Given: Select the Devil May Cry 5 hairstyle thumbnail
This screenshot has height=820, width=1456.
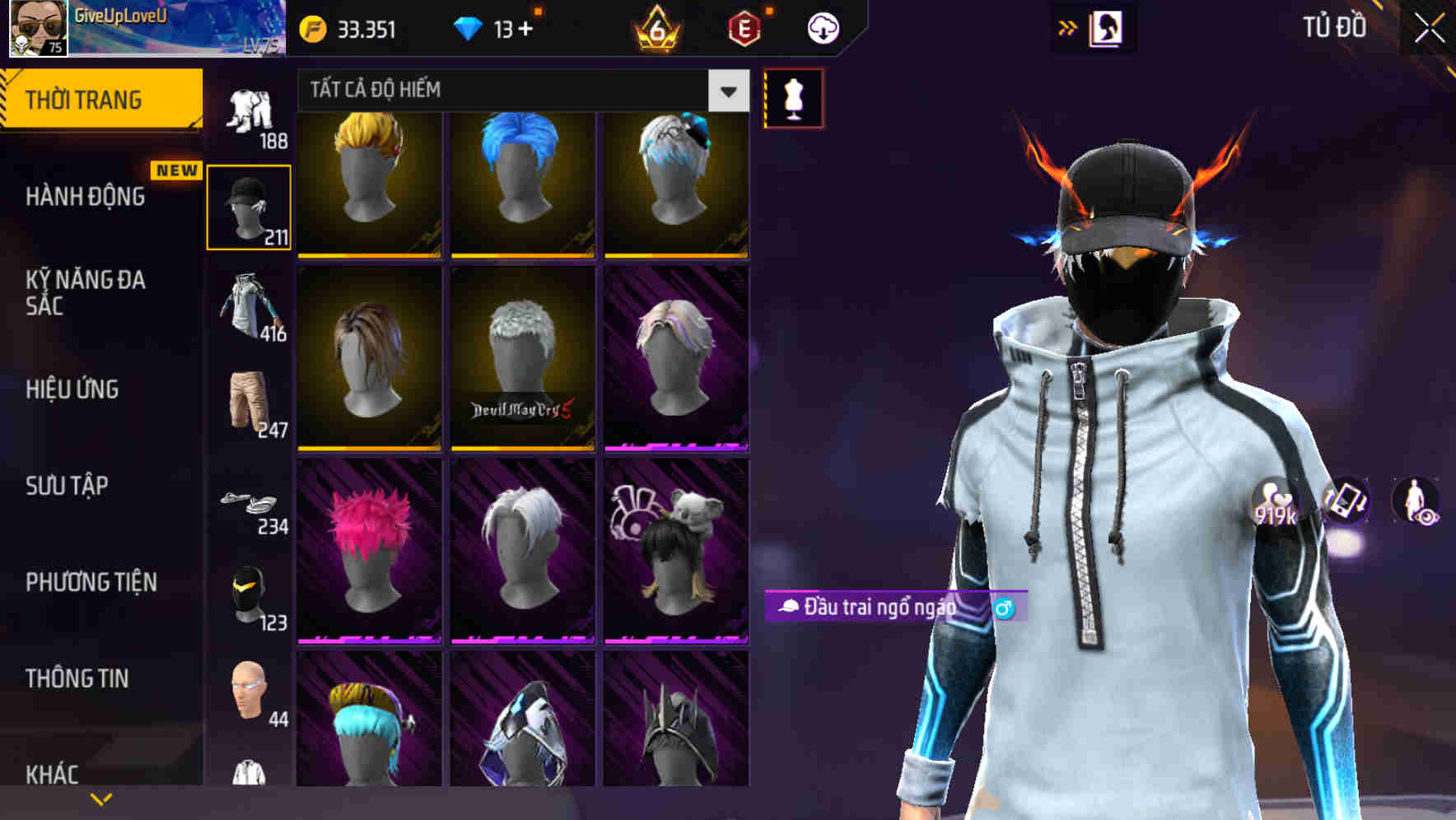Looking at the screenshot, I should [x=521, y=358].
